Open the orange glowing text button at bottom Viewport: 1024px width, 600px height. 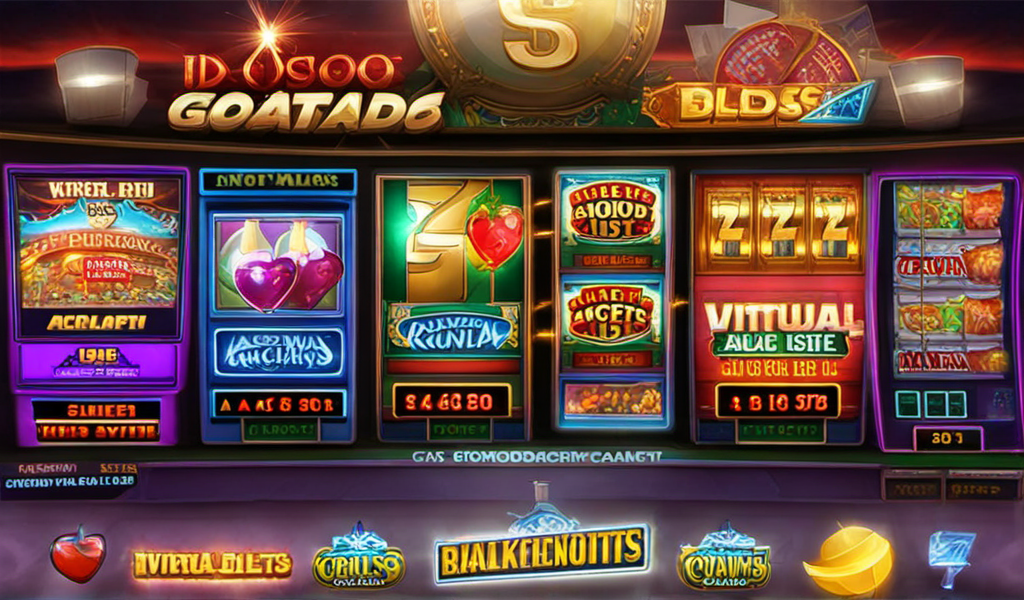pos(212,564)
